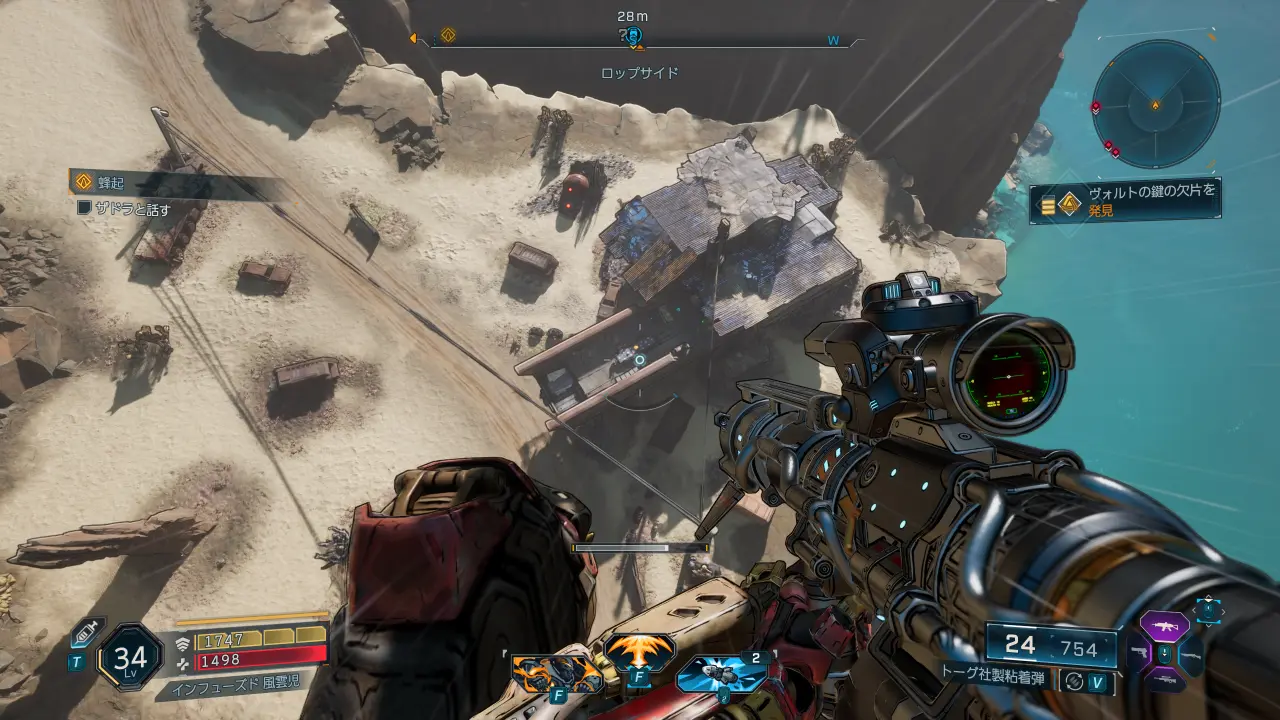Viewport: 1280px width, 720px height.
Task: Select the 蜂起 quest tracker entry
Action: click(110, 183)
